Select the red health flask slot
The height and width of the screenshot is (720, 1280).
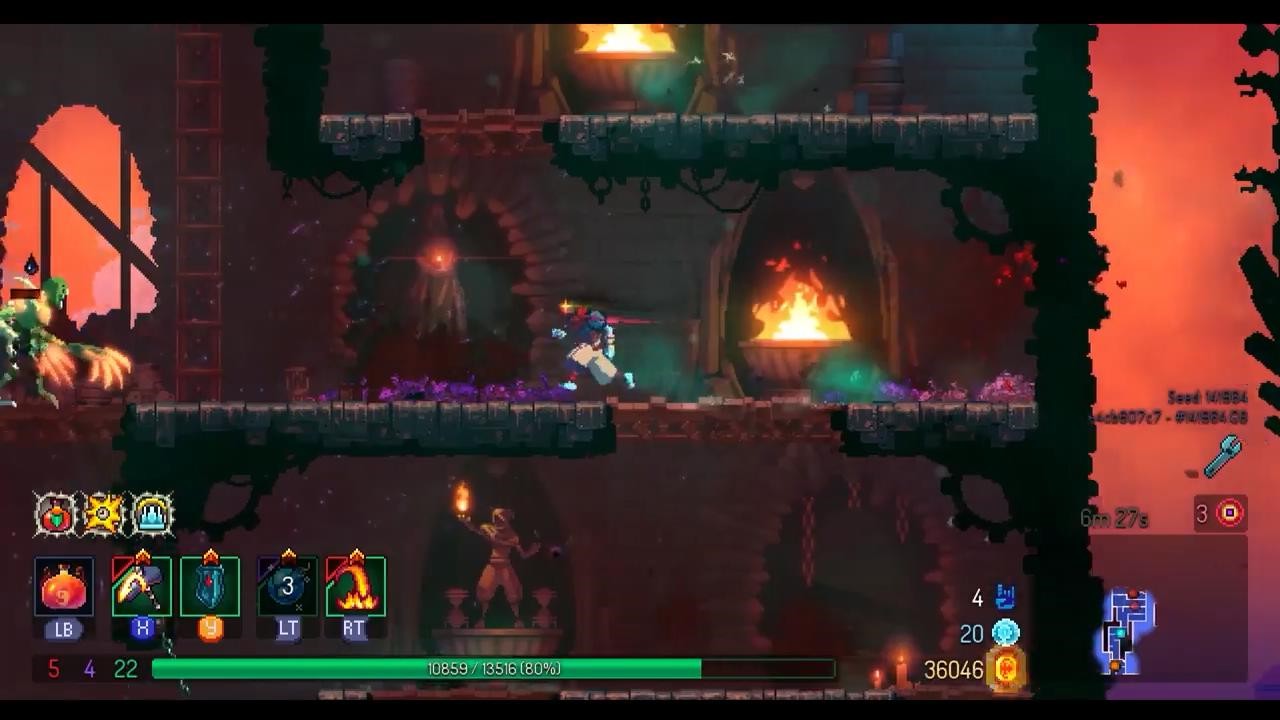tap(64, 587)
